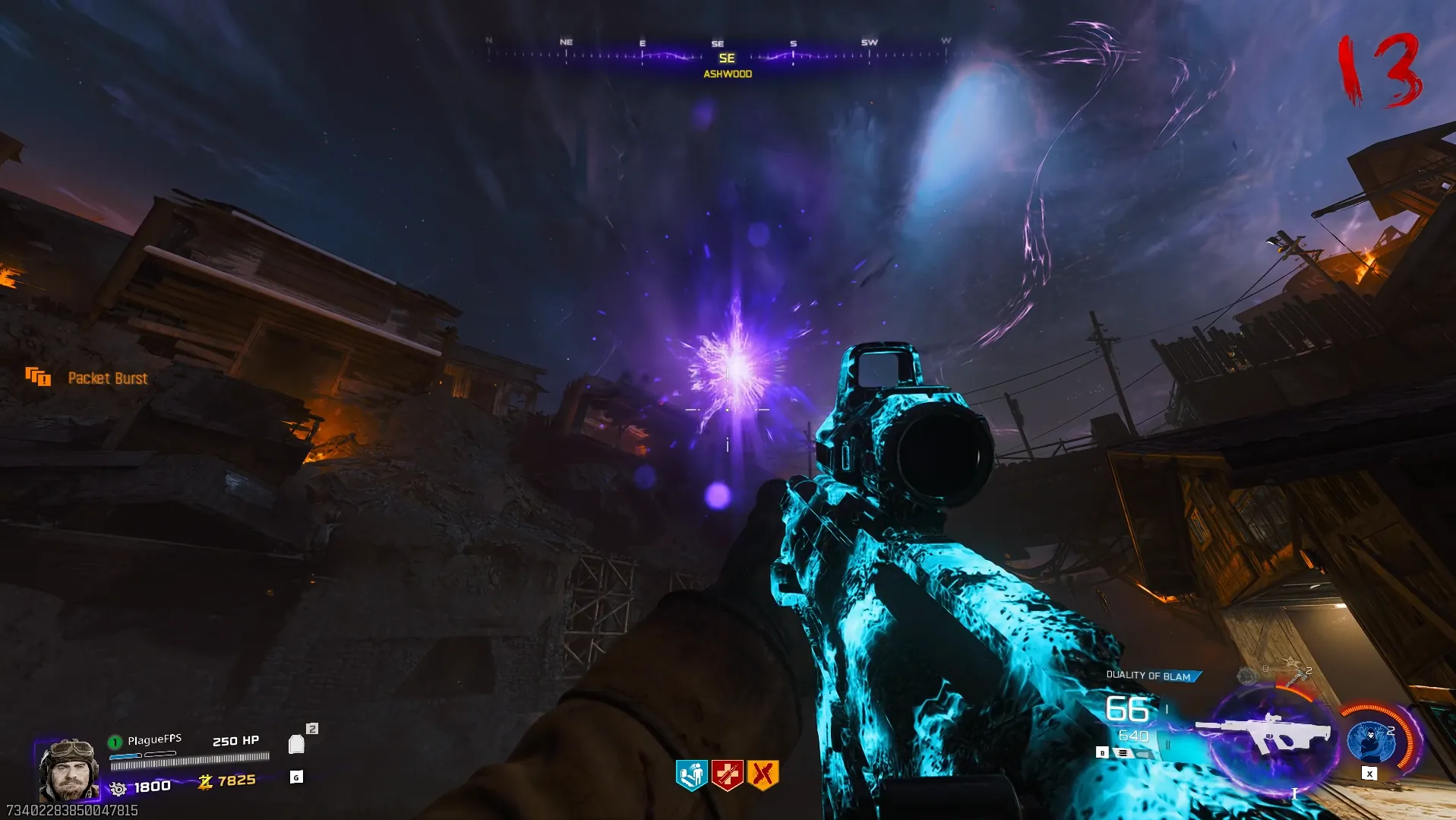The height and width of the screenshot is (820, 1456).
Task: Click the Duality of Blam weapon icon
Action: [x=1263, y=733]
